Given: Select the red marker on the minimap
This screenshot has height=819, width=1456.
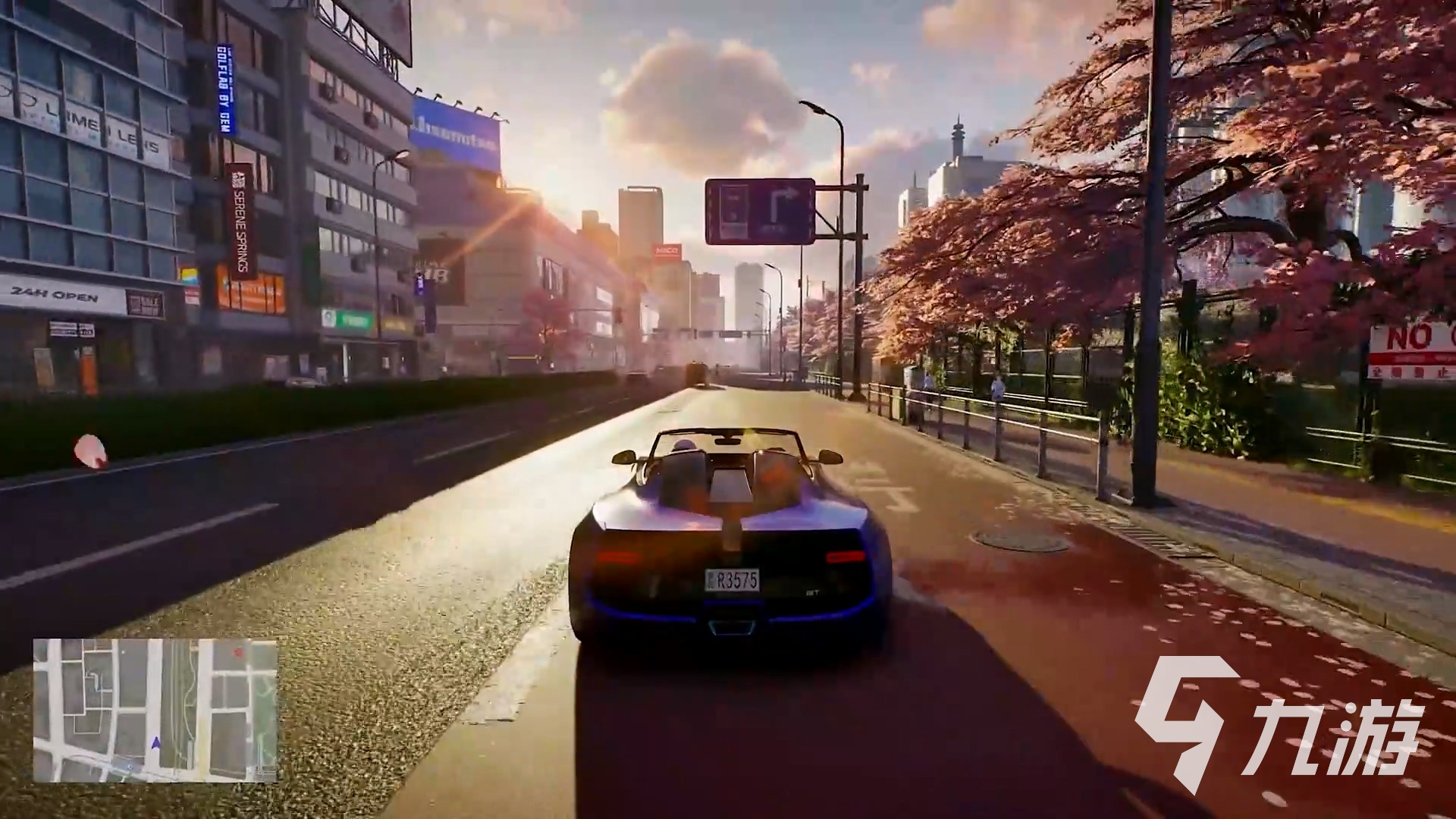Looking at the screenshot, I should (x=239, y=652).
